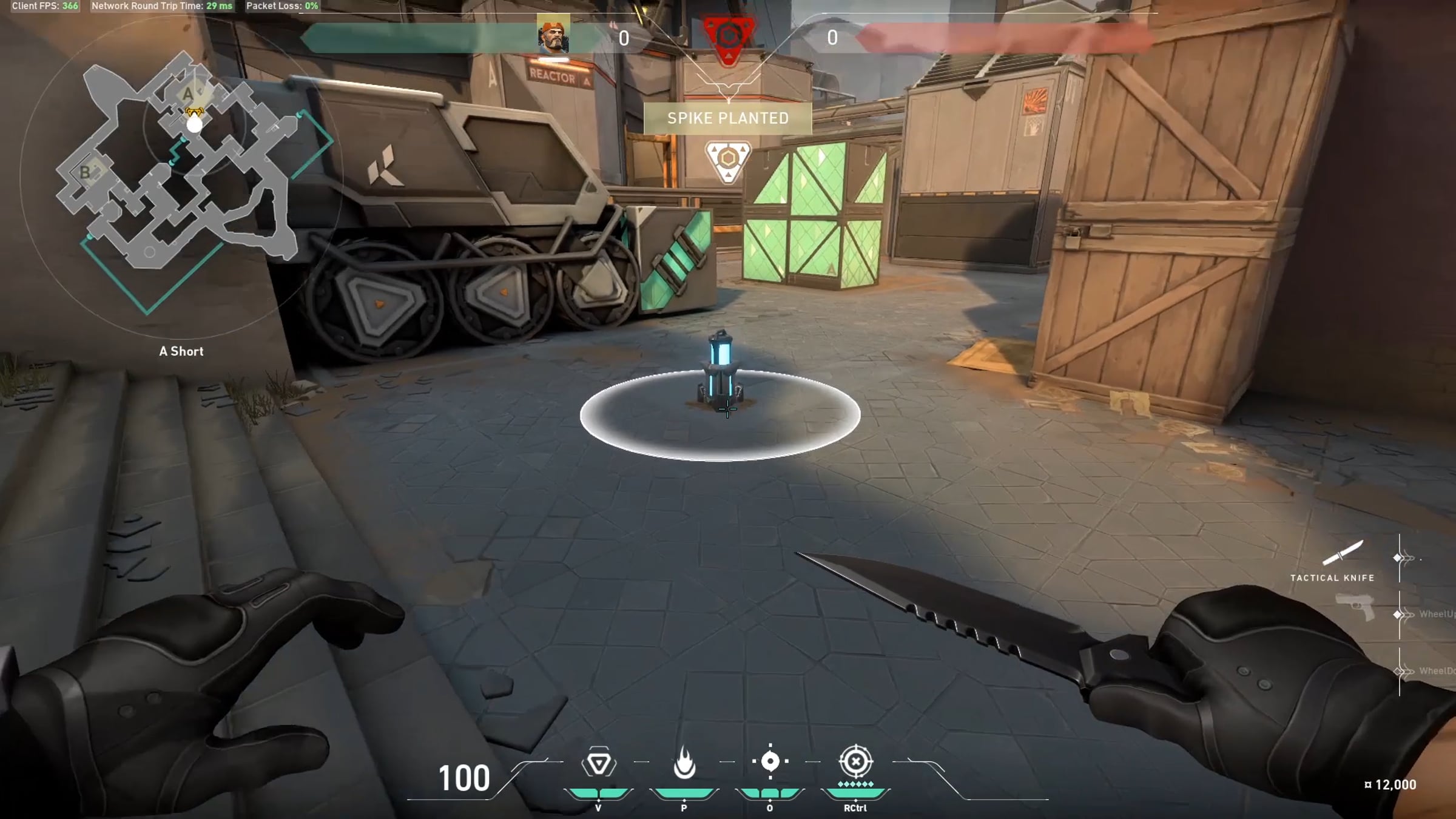1456x819 pixels.
Task: Click the bearded agent portrait
Action: tap(553, 35)
